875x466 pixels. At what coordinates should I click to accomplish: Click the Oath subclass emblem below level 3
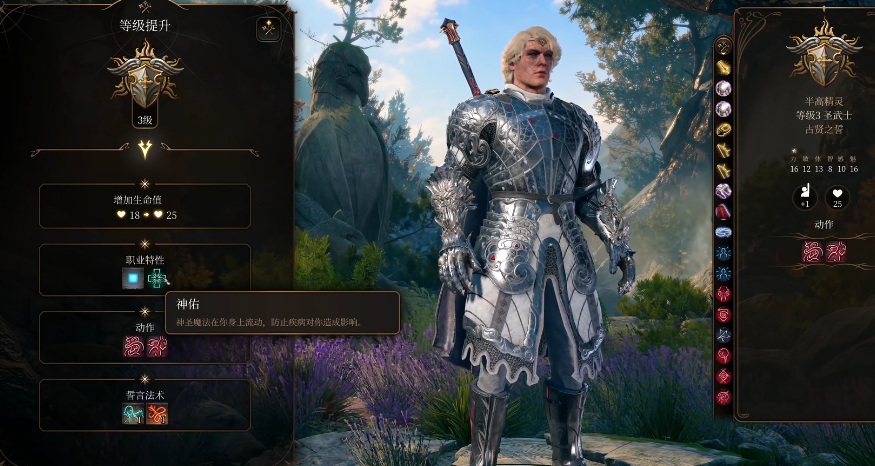(145, 150)
